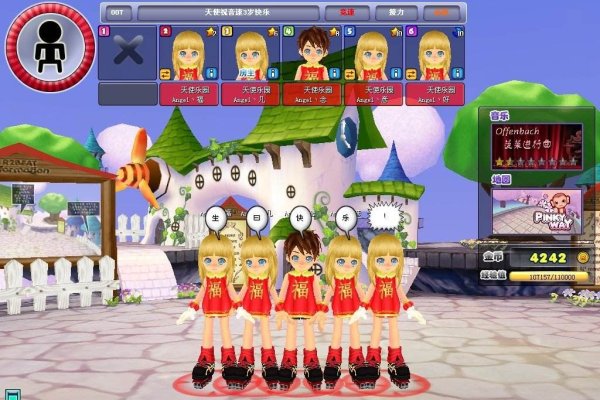Open the info icon on slot 4
This screenshot has width=600, height=400.
coord(335,73)
